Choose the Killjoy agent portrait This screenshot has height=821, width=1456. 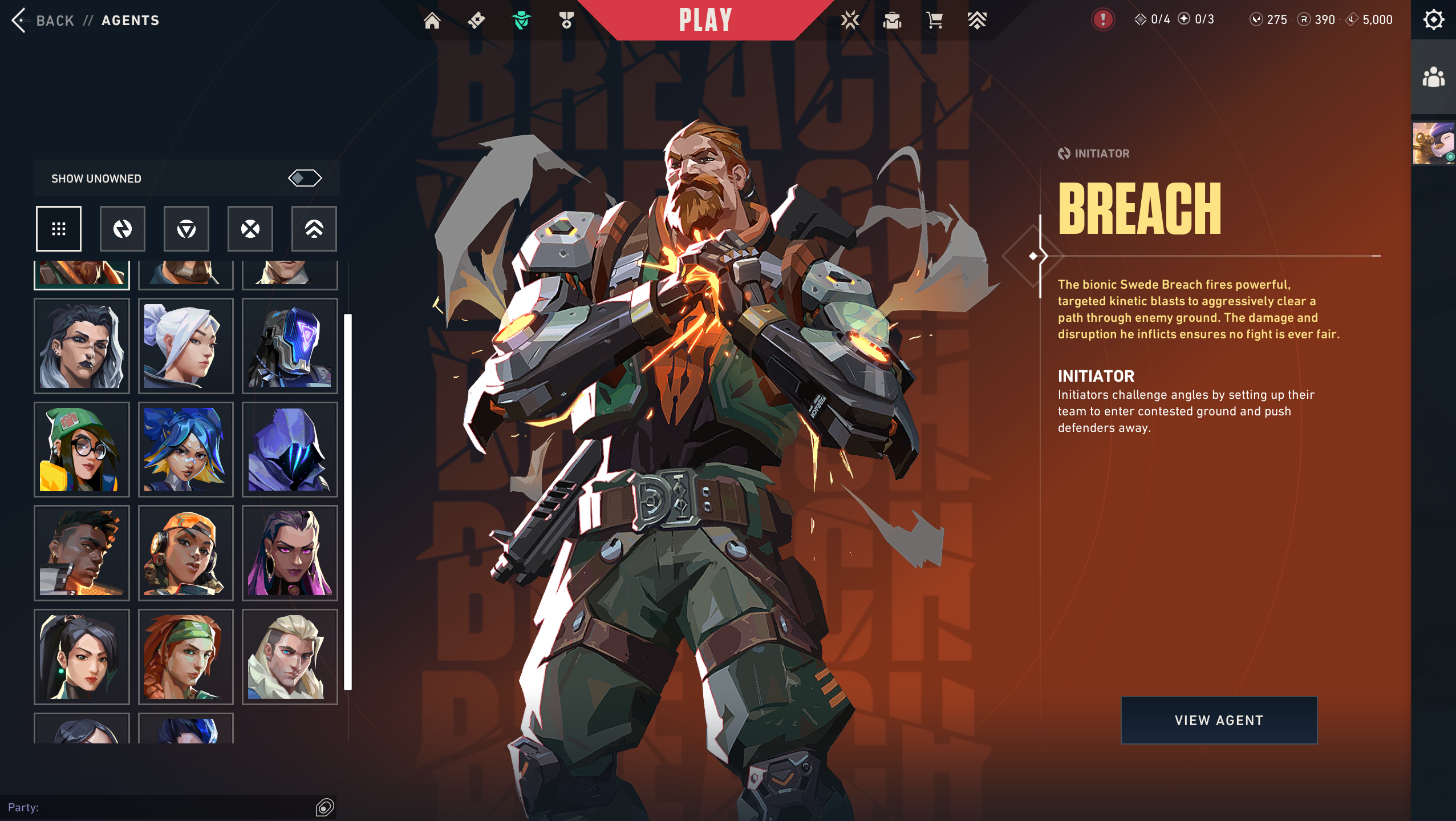pyautogui.click(x=82, y=450)
